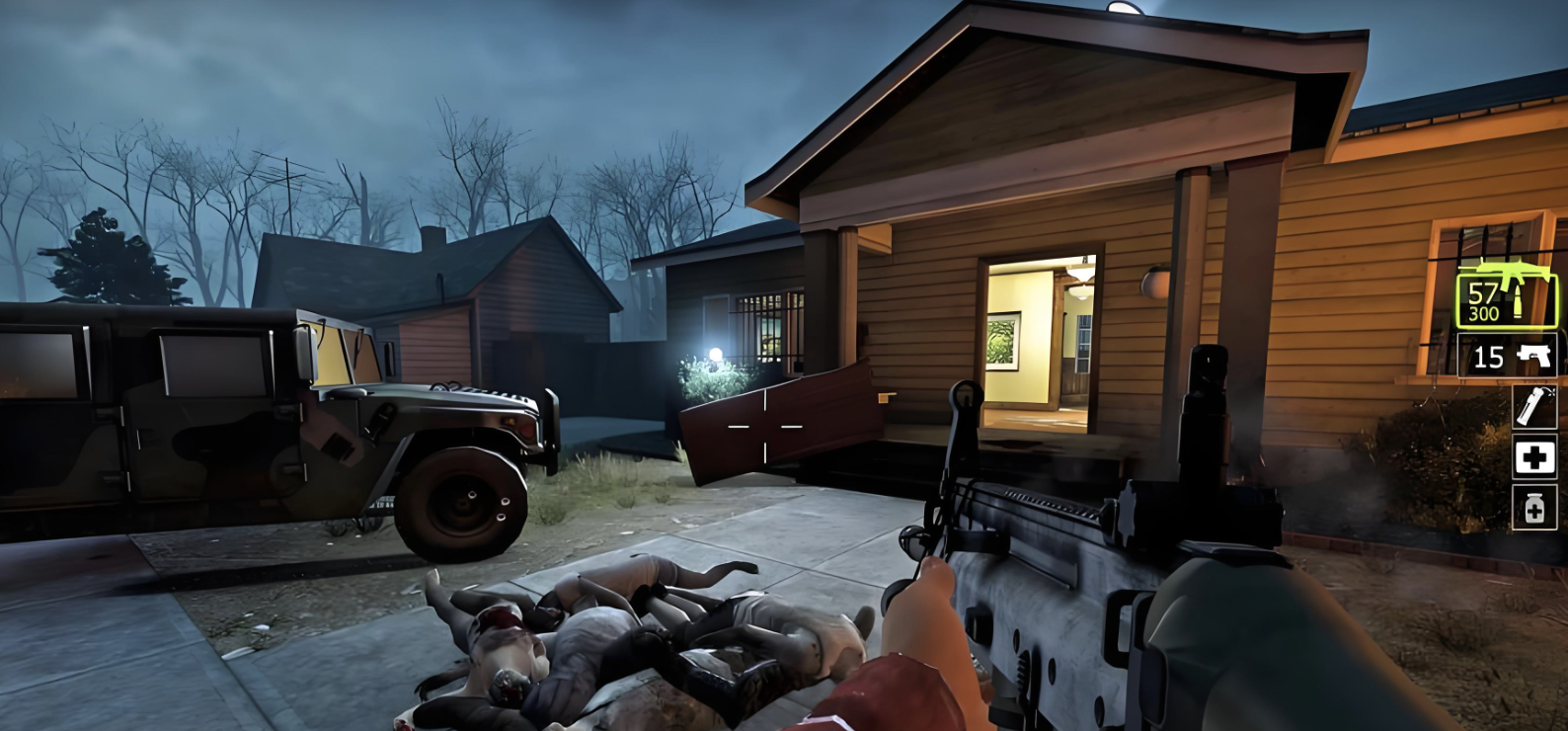Choose the first aid kit slot
This screenshot has height=731, width=1568.
[1534, 457]
